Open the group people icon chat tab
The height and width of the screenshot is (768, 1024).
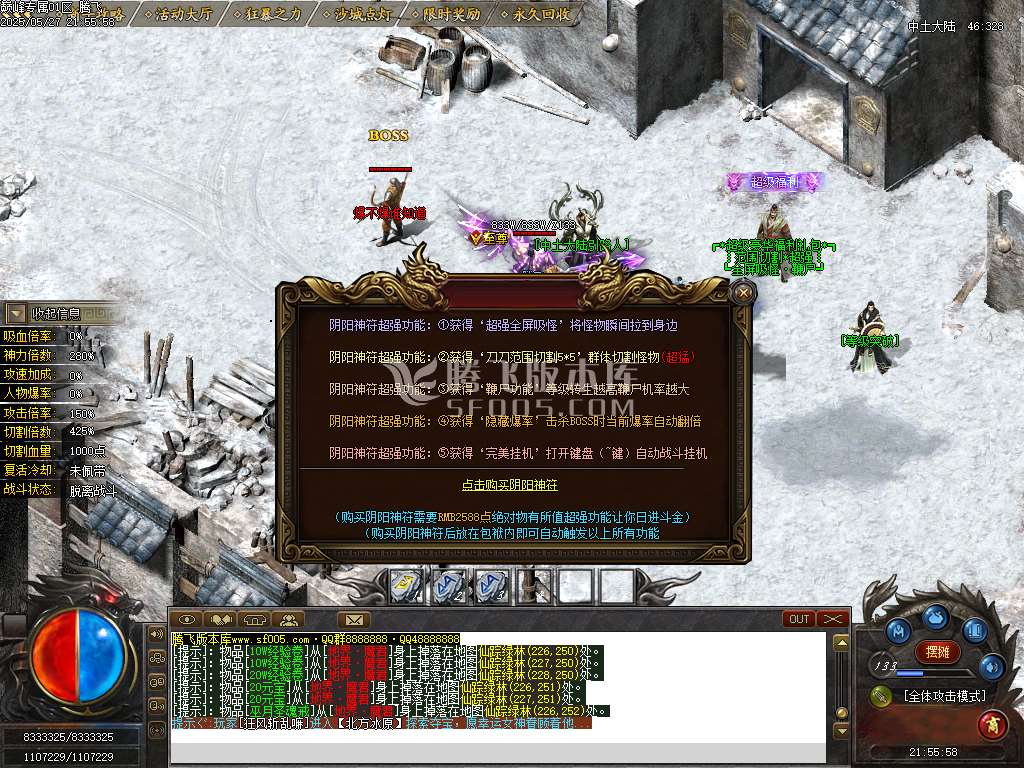287,620
